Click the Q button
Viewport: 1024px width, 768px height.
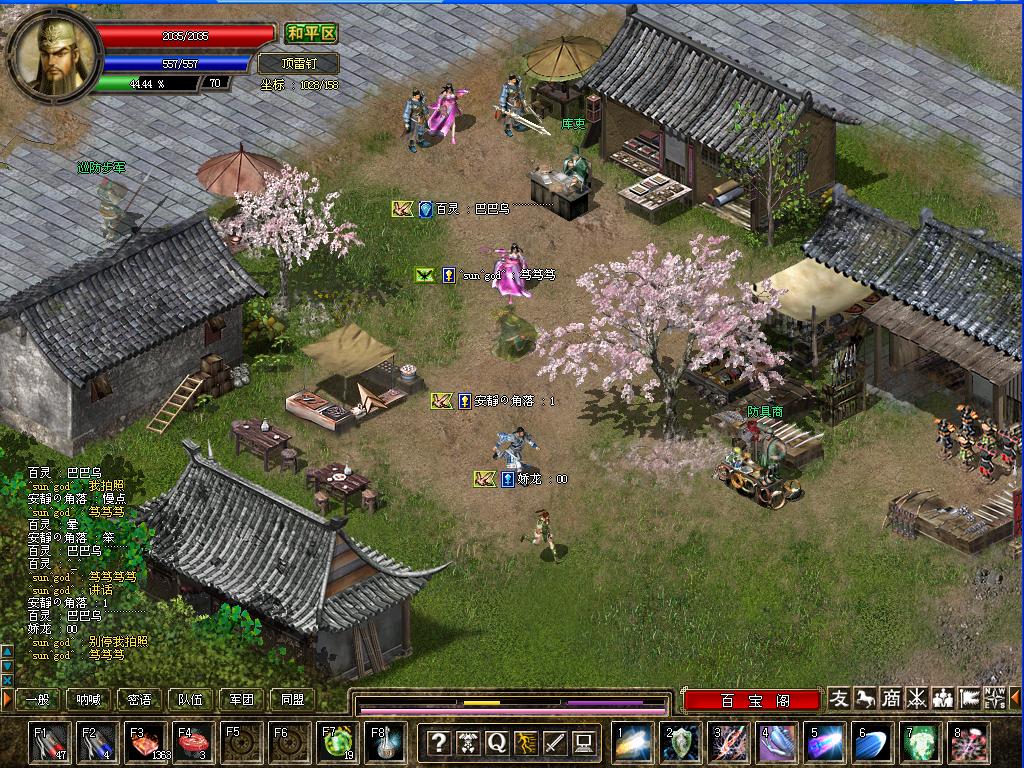click(497, 743)
